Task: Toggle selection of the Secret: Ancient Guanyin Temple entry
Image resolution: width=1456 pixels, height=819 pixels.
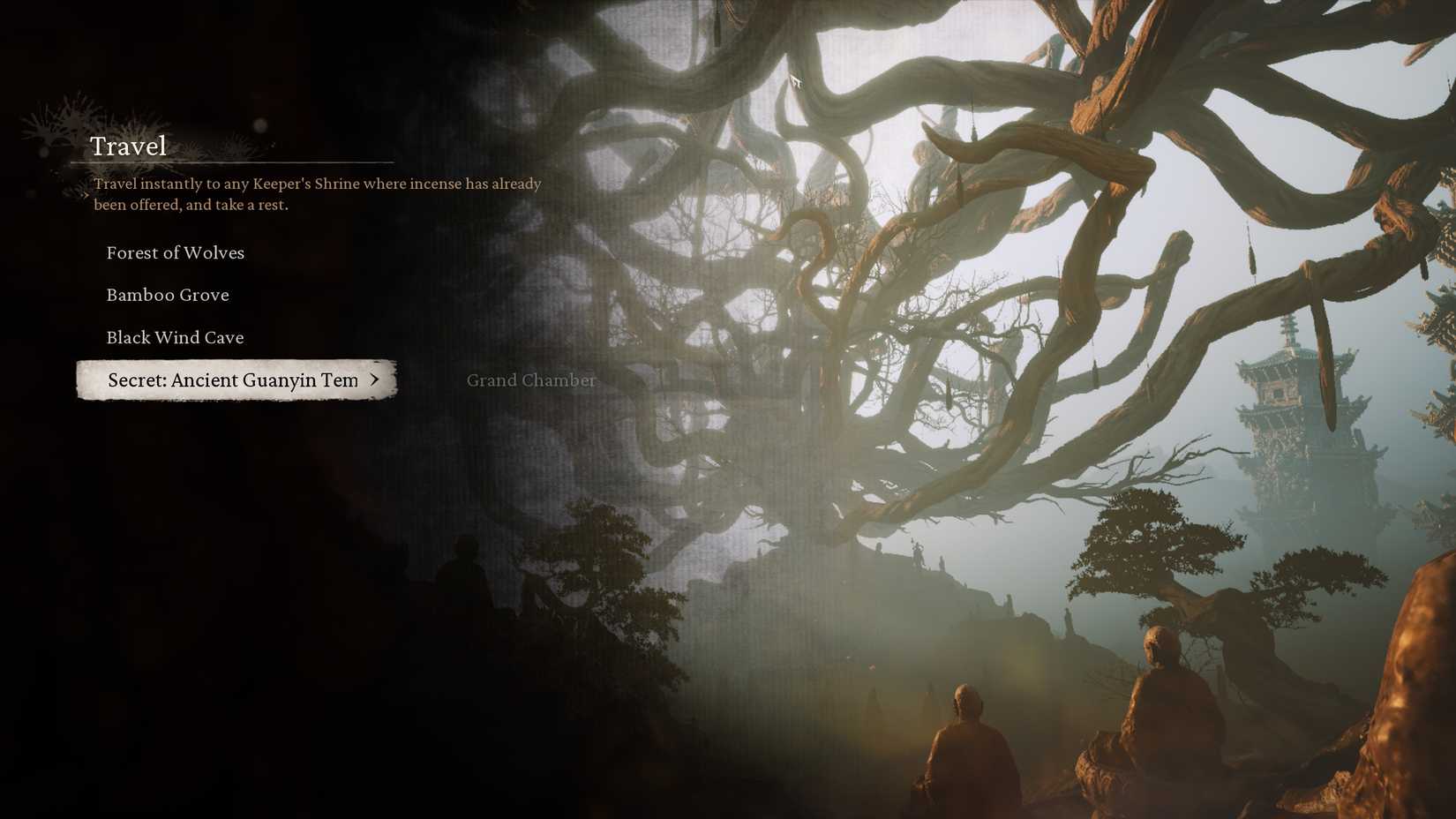Action: 234,380
